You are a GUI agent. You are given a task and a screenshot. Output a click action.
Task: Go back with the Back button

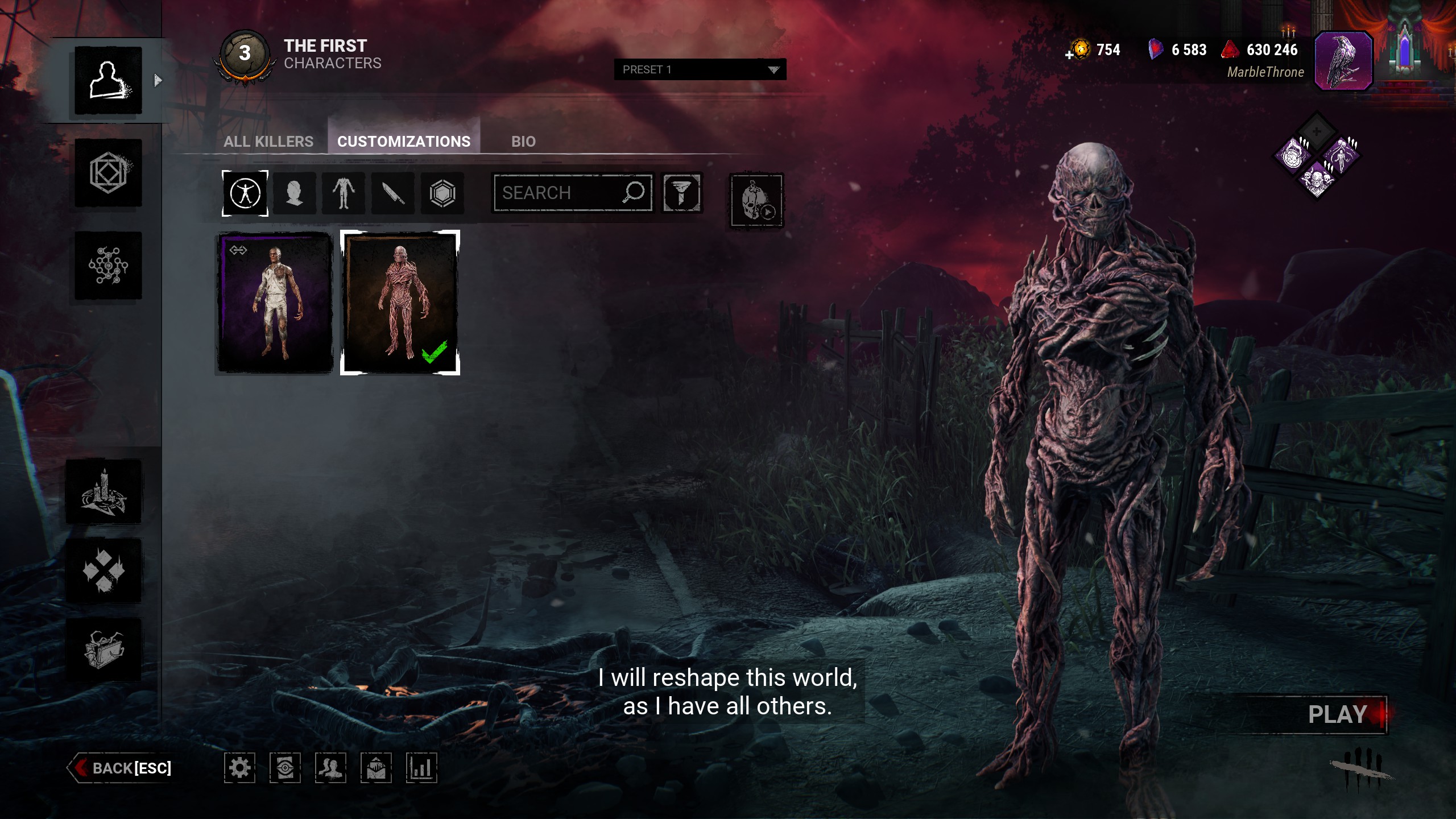pos(122,768)
